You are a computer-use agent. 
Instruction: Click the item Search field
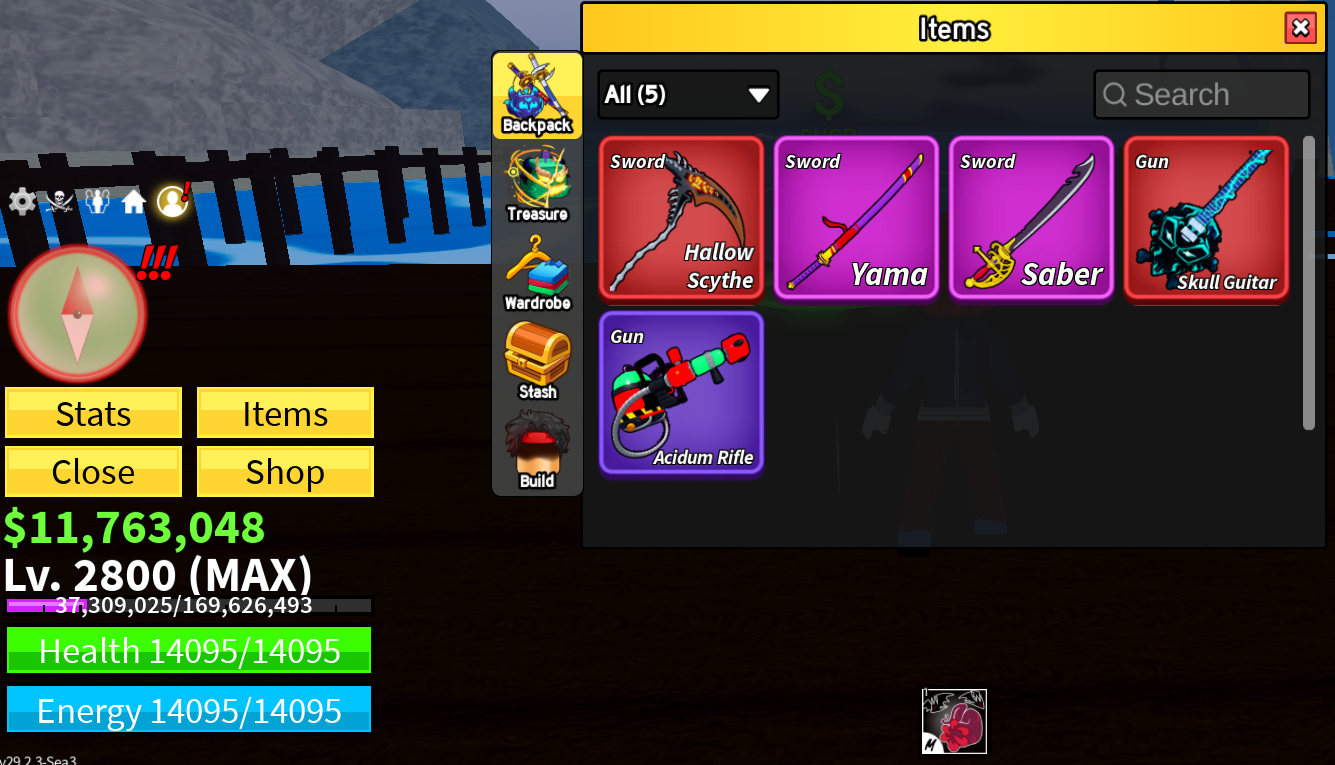[x=1202, y=95]
